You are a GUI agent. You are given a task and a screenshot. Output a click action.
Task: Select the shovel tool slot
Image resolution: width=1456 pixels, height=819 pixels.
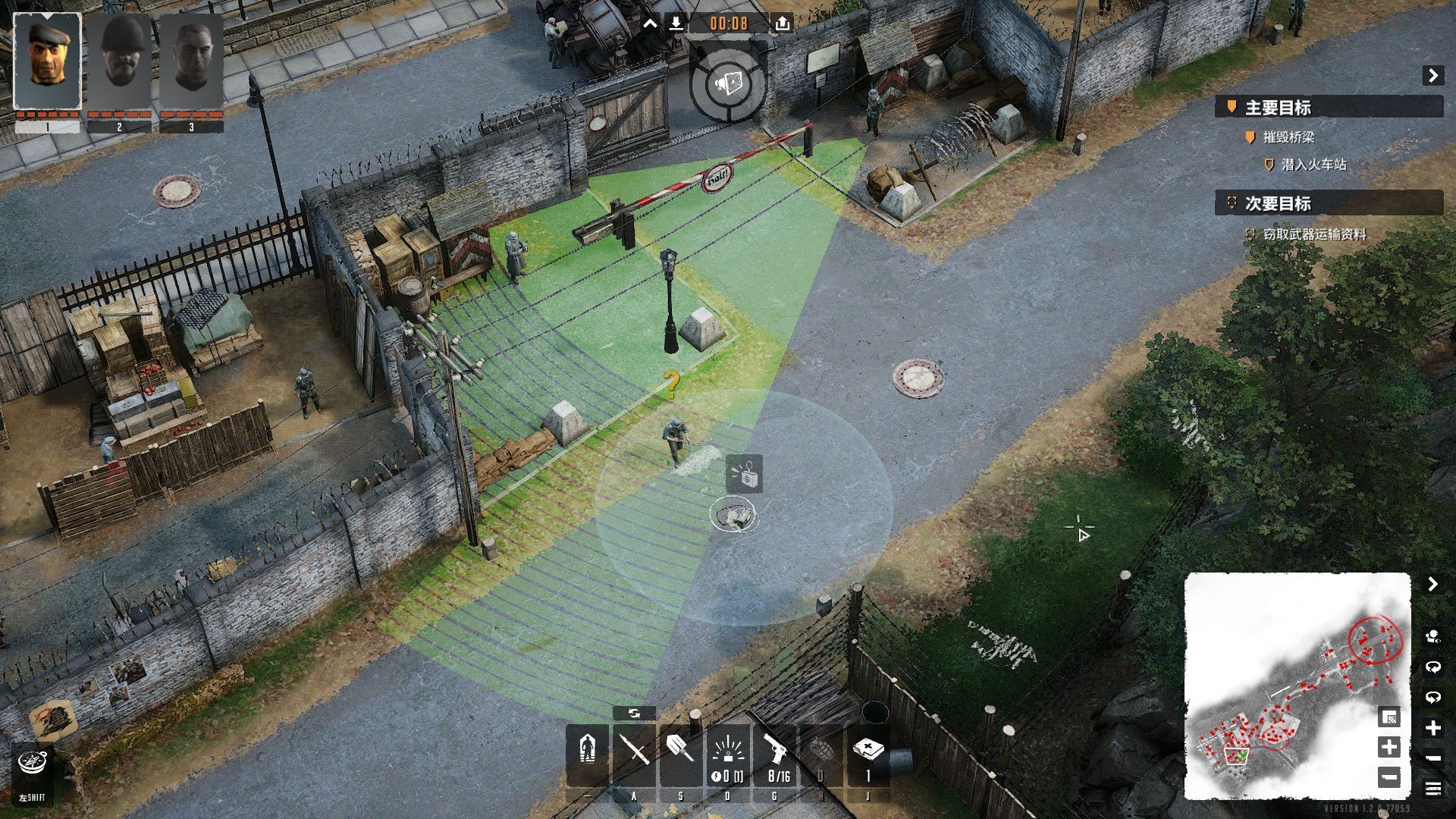click(x=680, y=755)
